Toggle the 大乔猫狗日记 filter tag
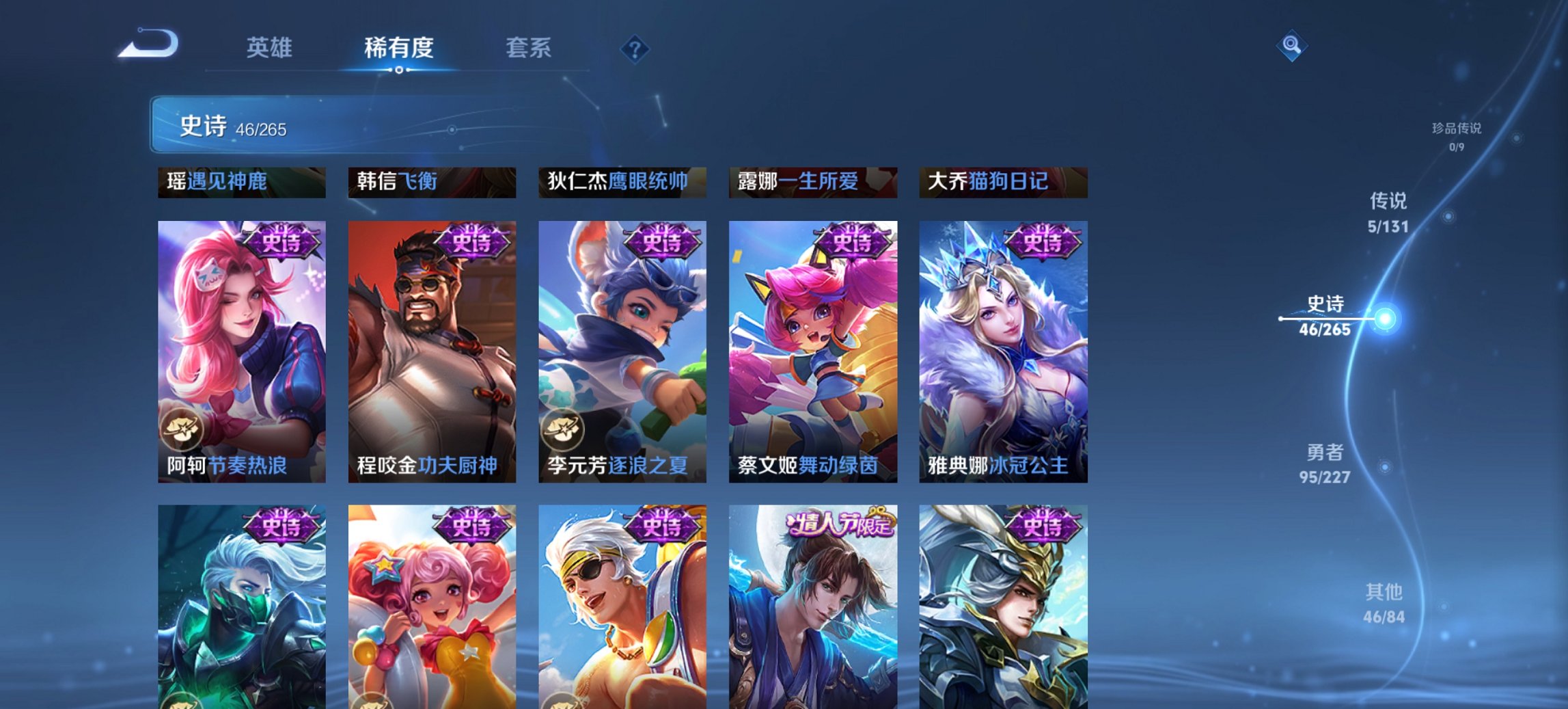Screen dimensions: 1568x709 [1004, 183]
